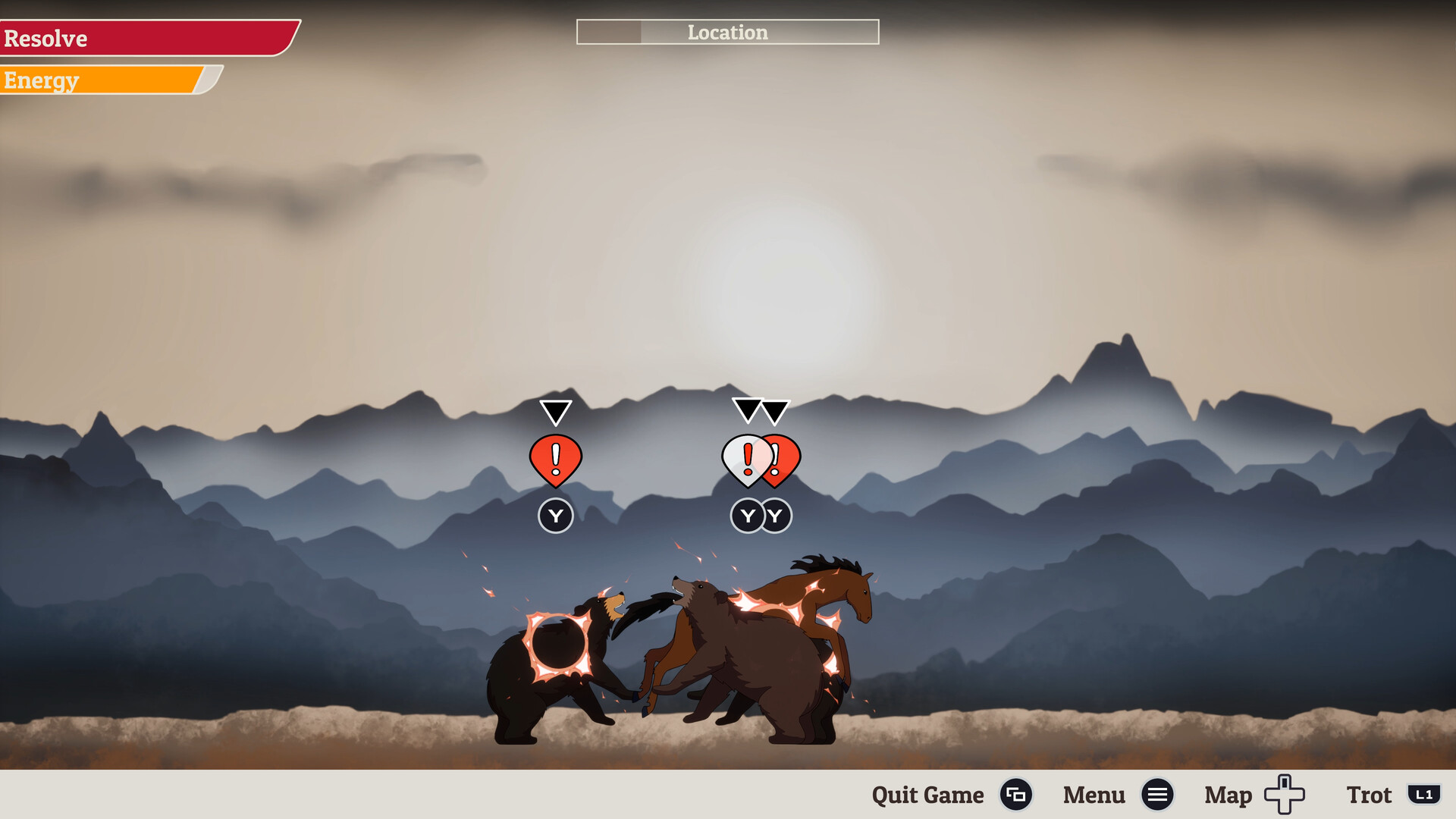Select the hamburger Menu icon
The width and height of the screenshot is (1456, 819).
pos(1157,795)
